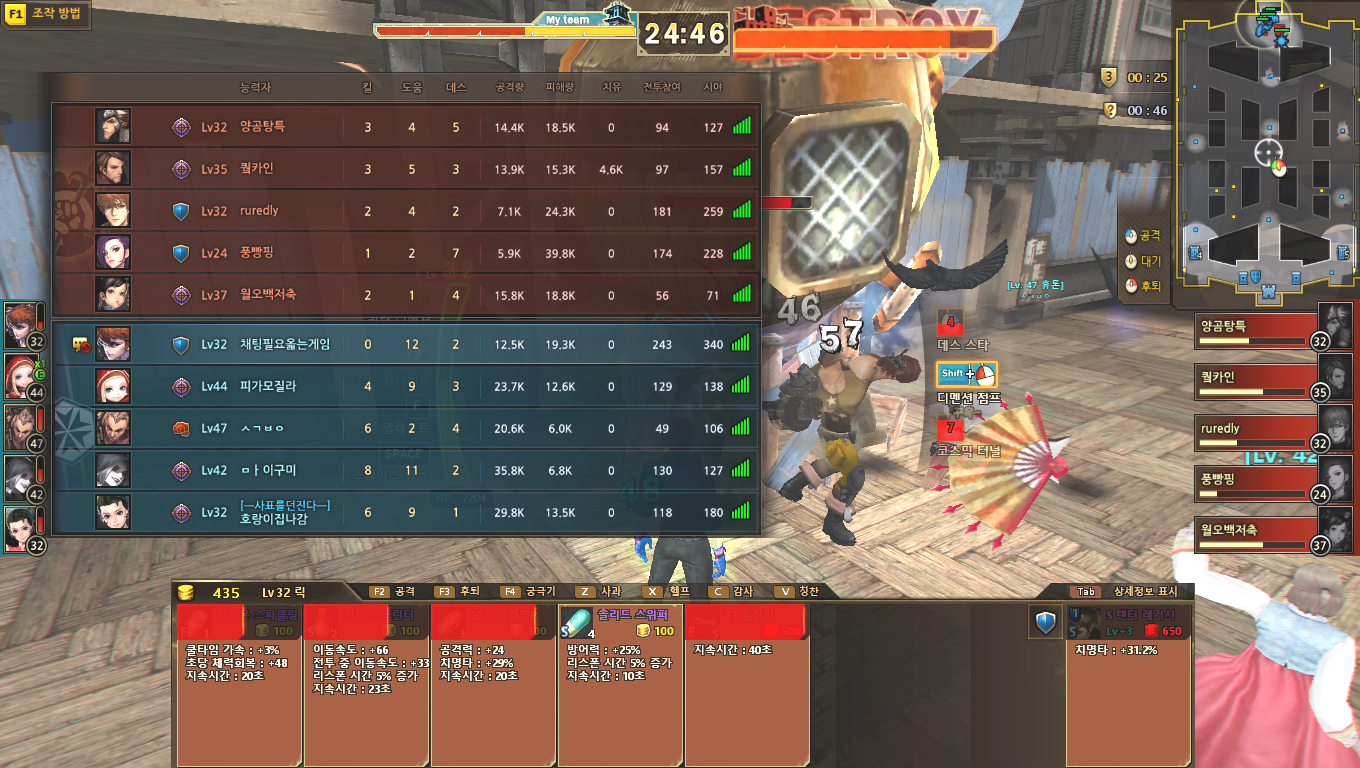Select the 지속시간 40초 item card
Screen dimensions: 1360x768
(x=746, y=680)
